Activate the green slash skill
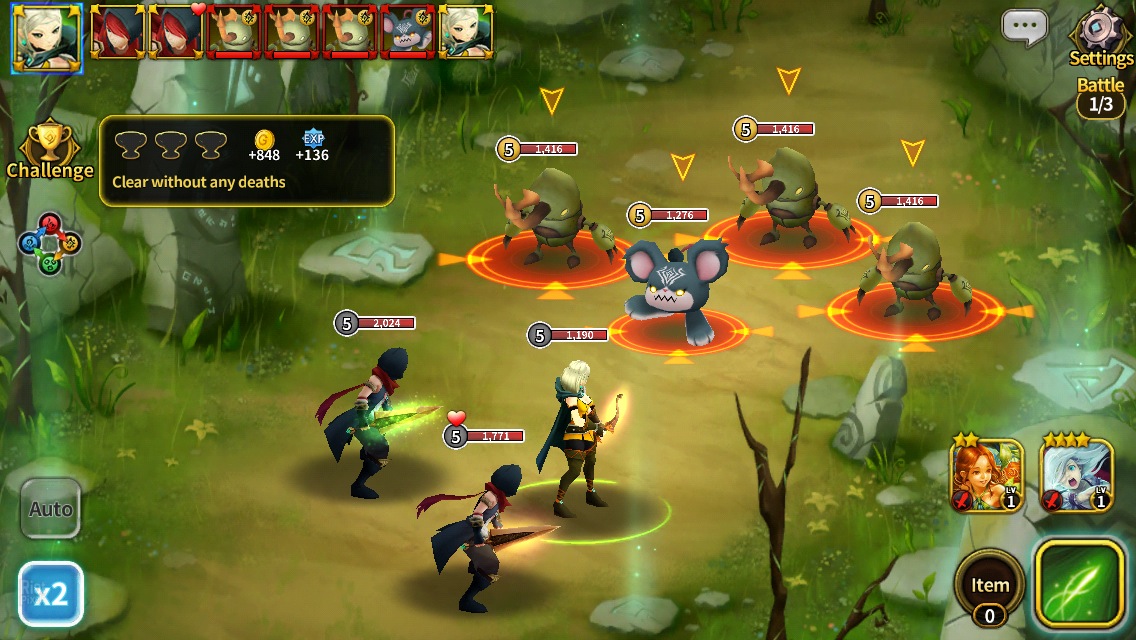 [x=1078, y=583]
